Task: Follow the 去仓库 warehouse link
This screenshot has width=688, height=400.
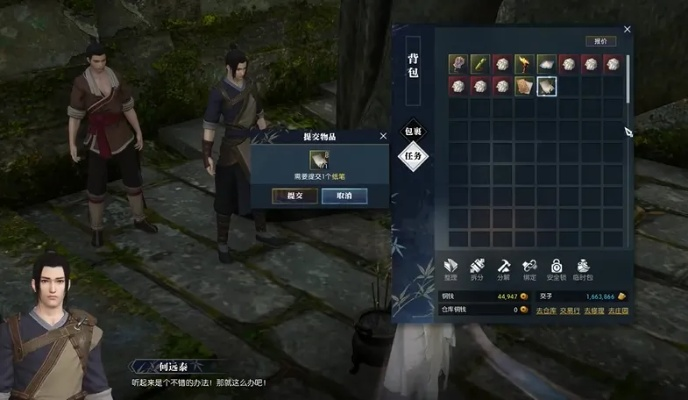Action: [x=544, y=311]
